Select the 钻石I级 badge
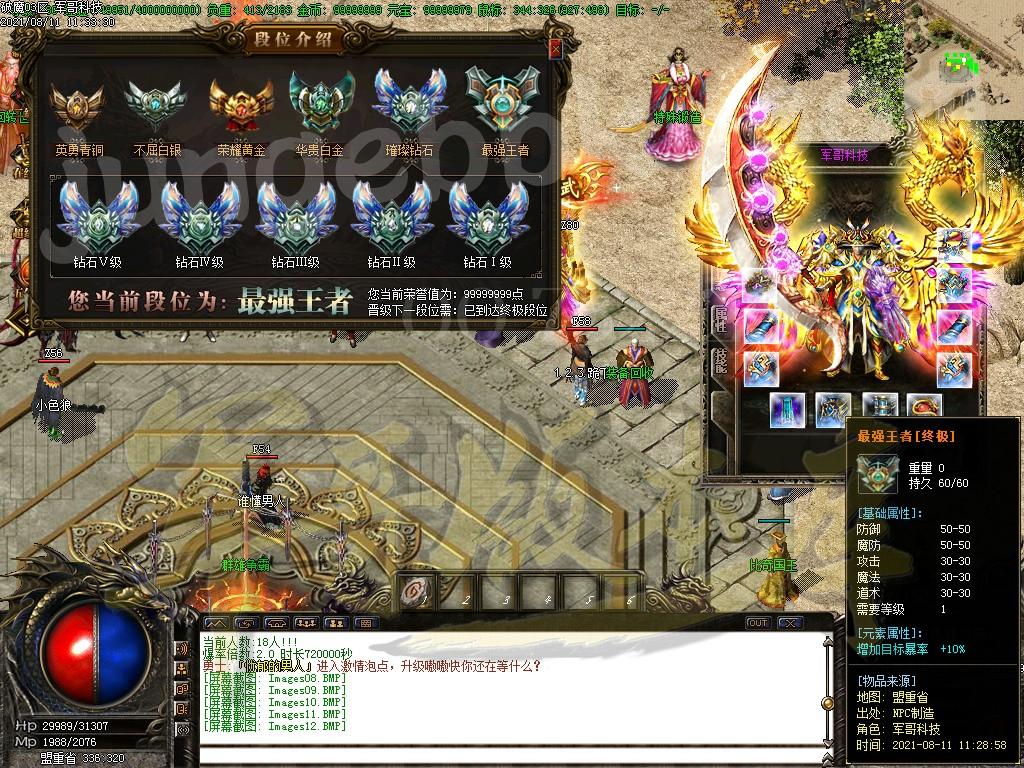Image resolution: width=1024 pixels, height=768 pixels. (487, 219)
